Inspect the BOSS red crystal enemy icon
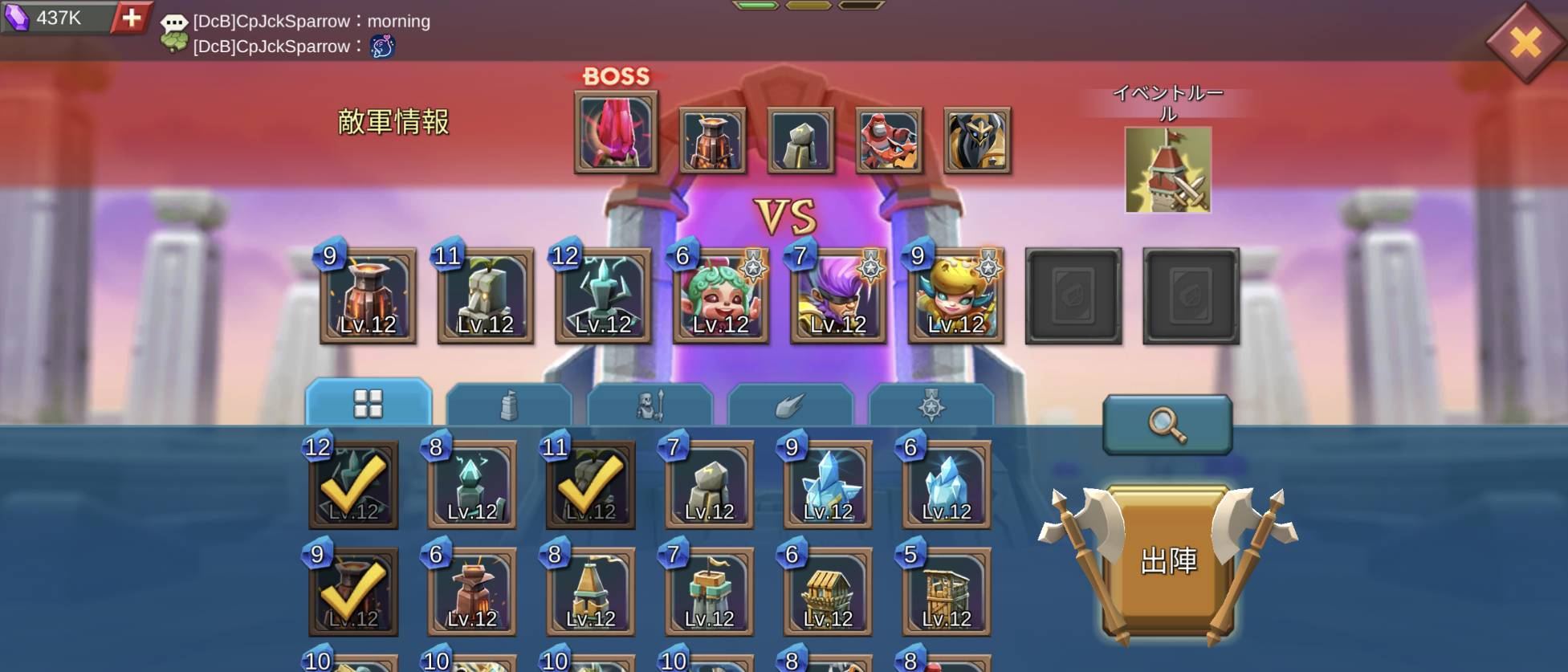 click(x=616, y=132)
